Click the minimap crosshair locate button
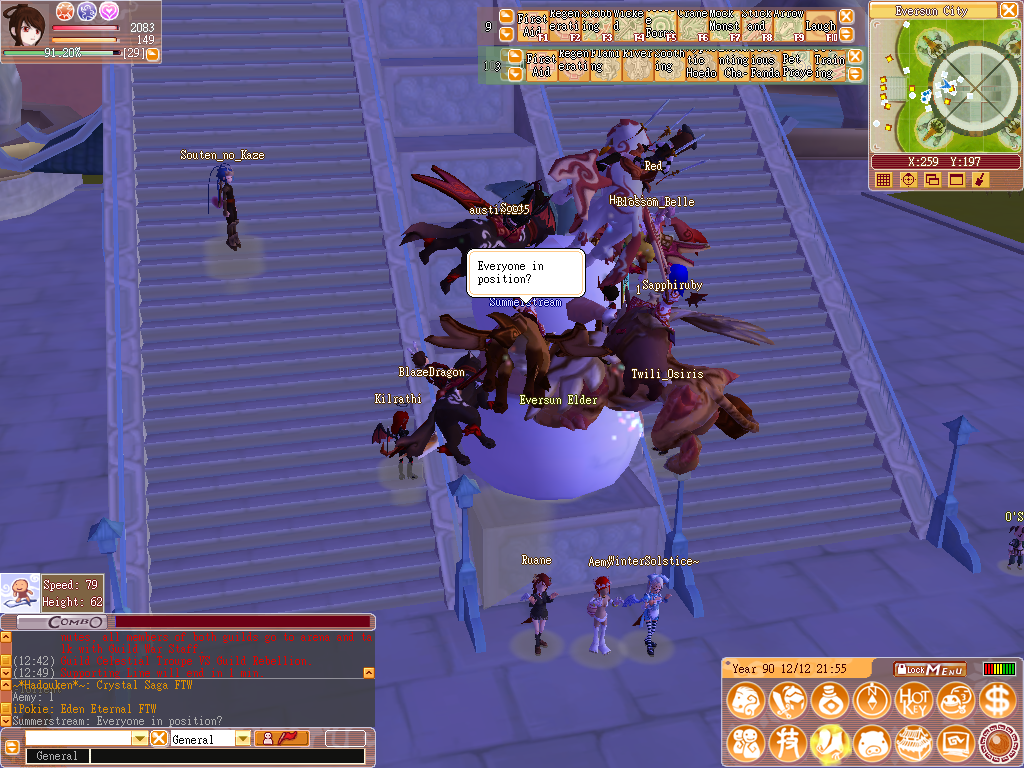Image resolution: width=1024 pixels, height=768 pixels. (x=908, y=180)
